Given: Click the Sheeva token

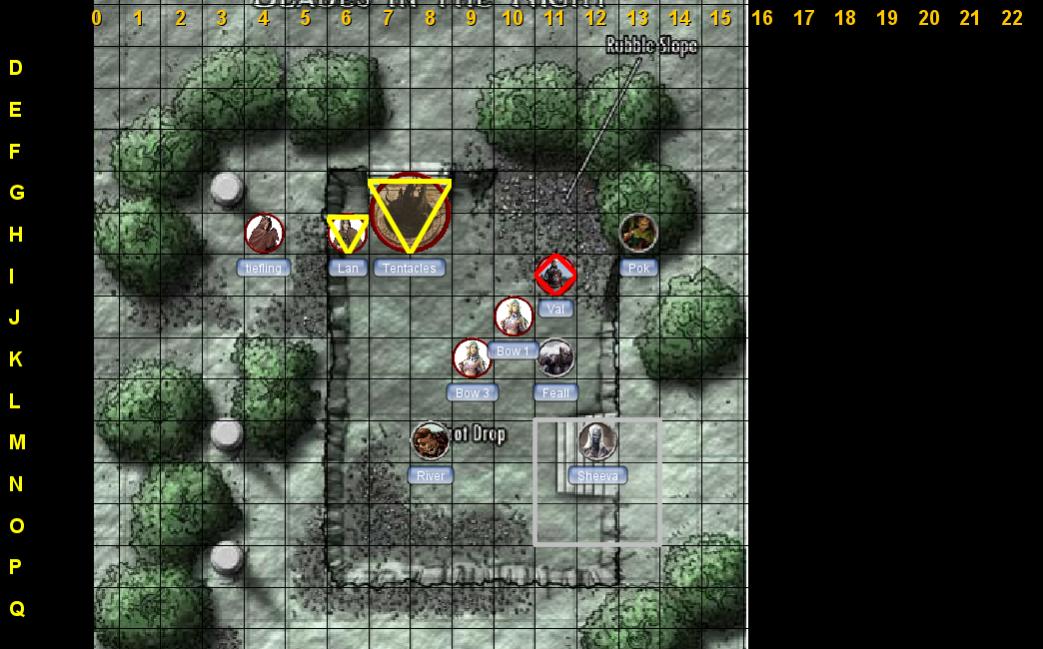Looking at the screenshot, I should [597, 441].
